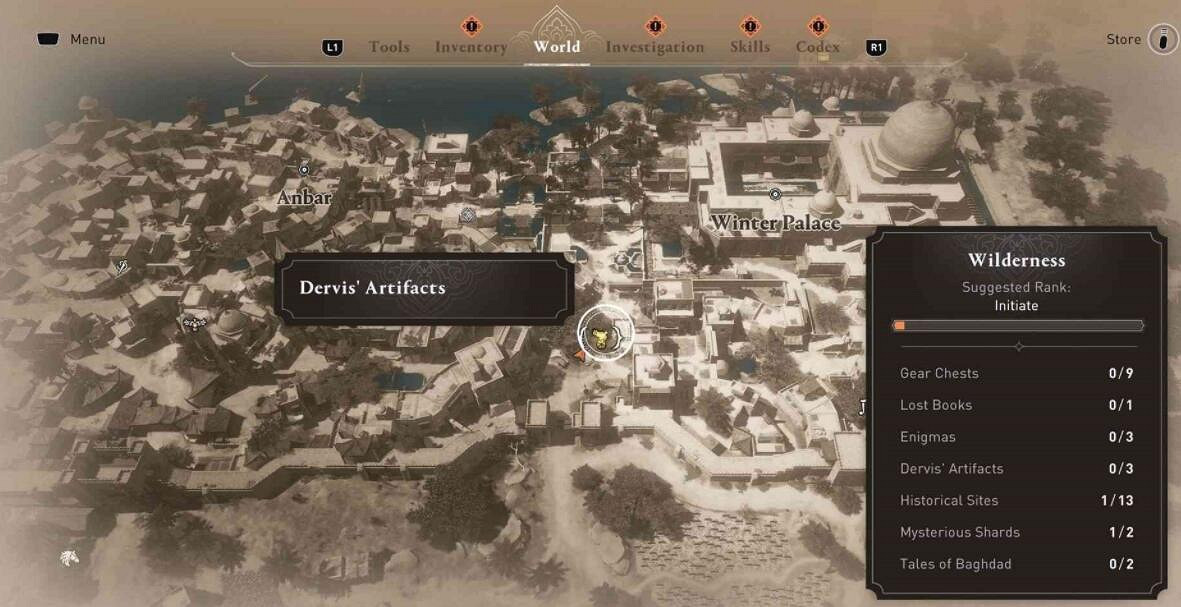Click the Mysterious Shards entry

1017,532
